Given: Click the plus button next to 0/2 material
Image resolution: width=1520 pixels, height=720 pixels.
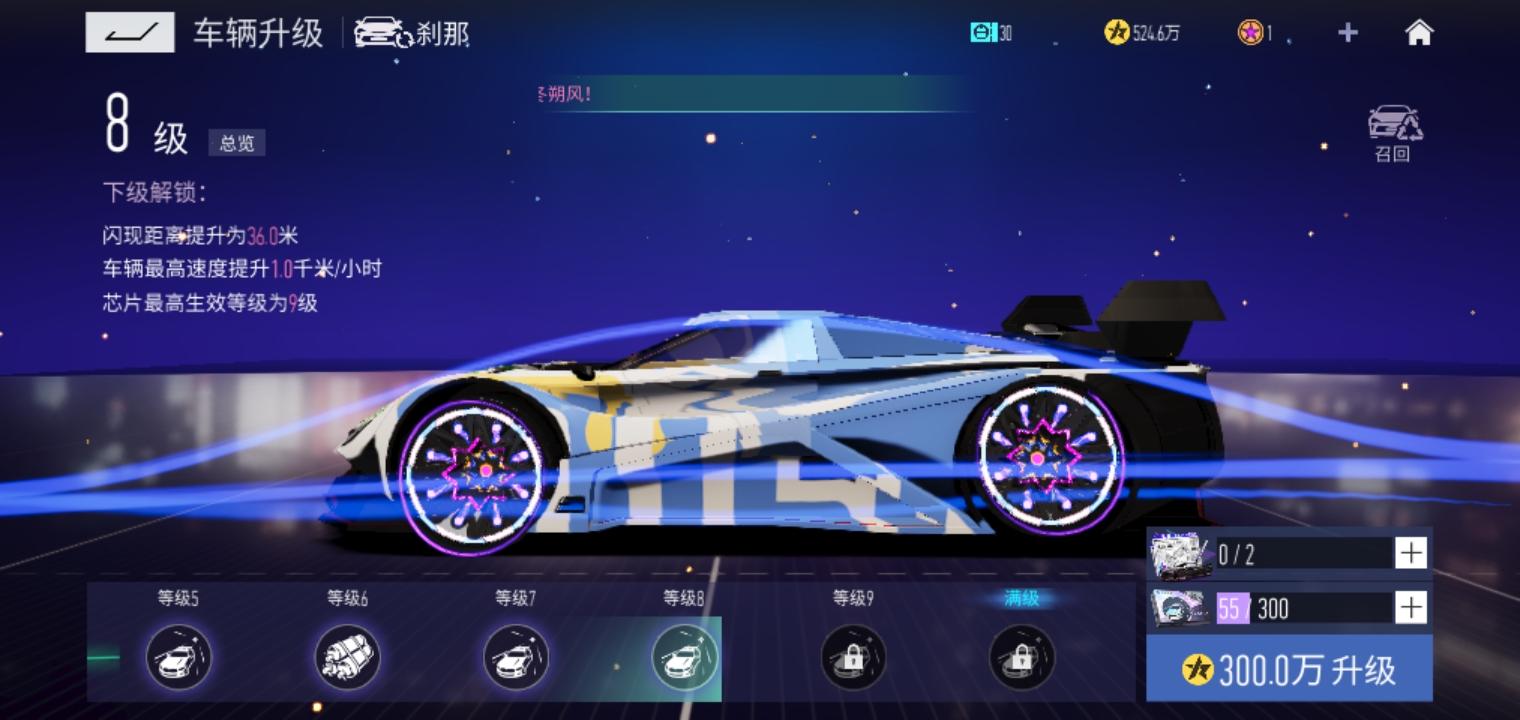Looking at the screenshot, I should [1411, 551].
